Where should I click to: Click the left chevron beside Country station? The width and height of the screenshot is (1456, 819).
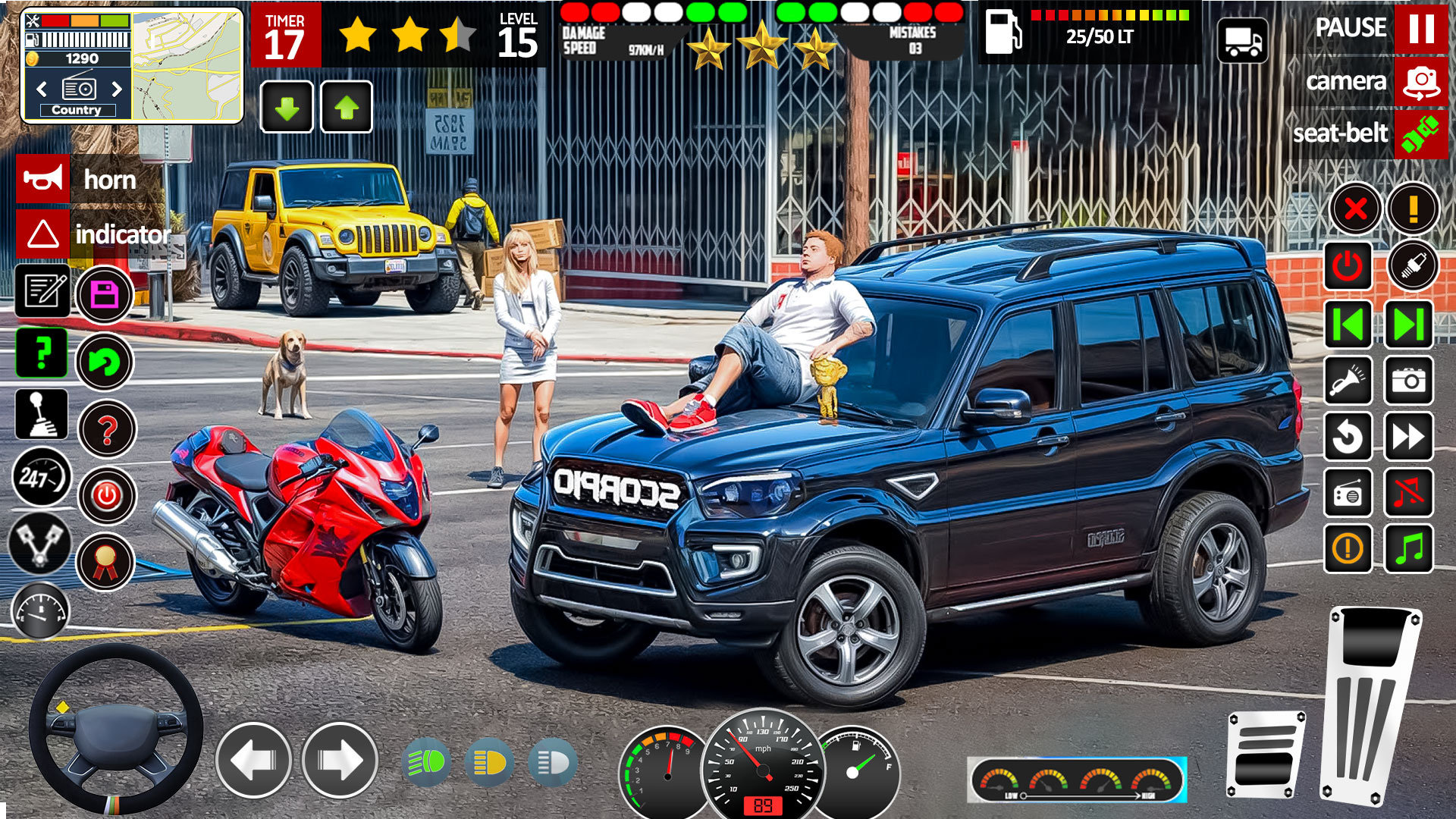tap(42, 89)
